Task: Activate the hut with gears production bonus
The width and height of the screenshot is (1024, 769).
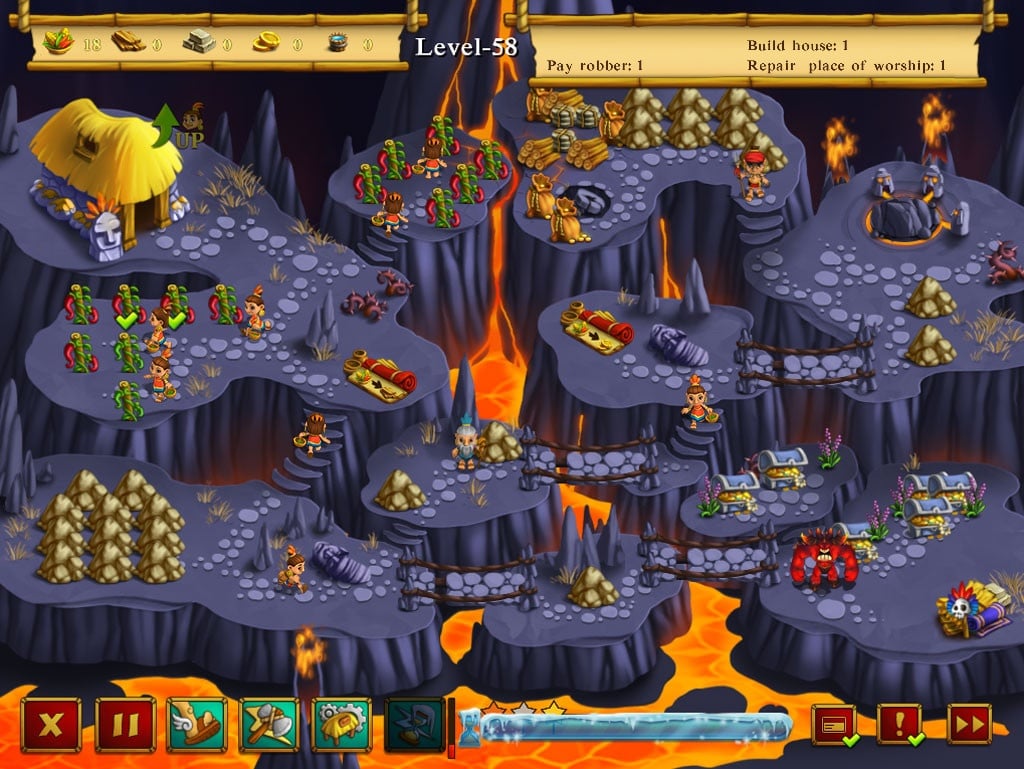Action: coord(342,725)
